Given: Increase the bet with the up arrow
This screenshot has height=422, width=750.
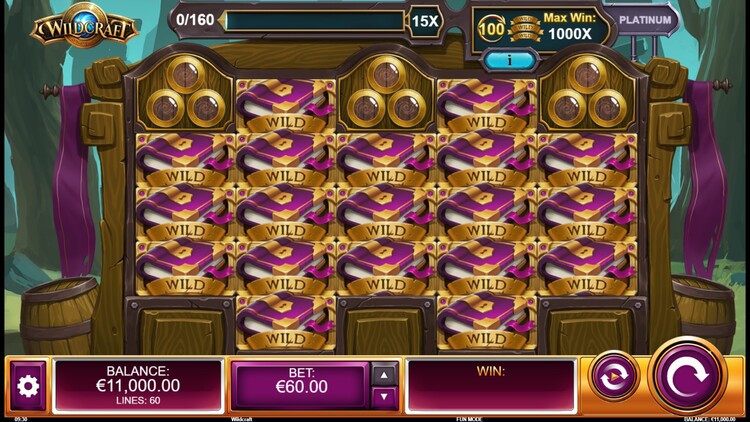Looking at the screenshot, I should [x=384, y=375].
